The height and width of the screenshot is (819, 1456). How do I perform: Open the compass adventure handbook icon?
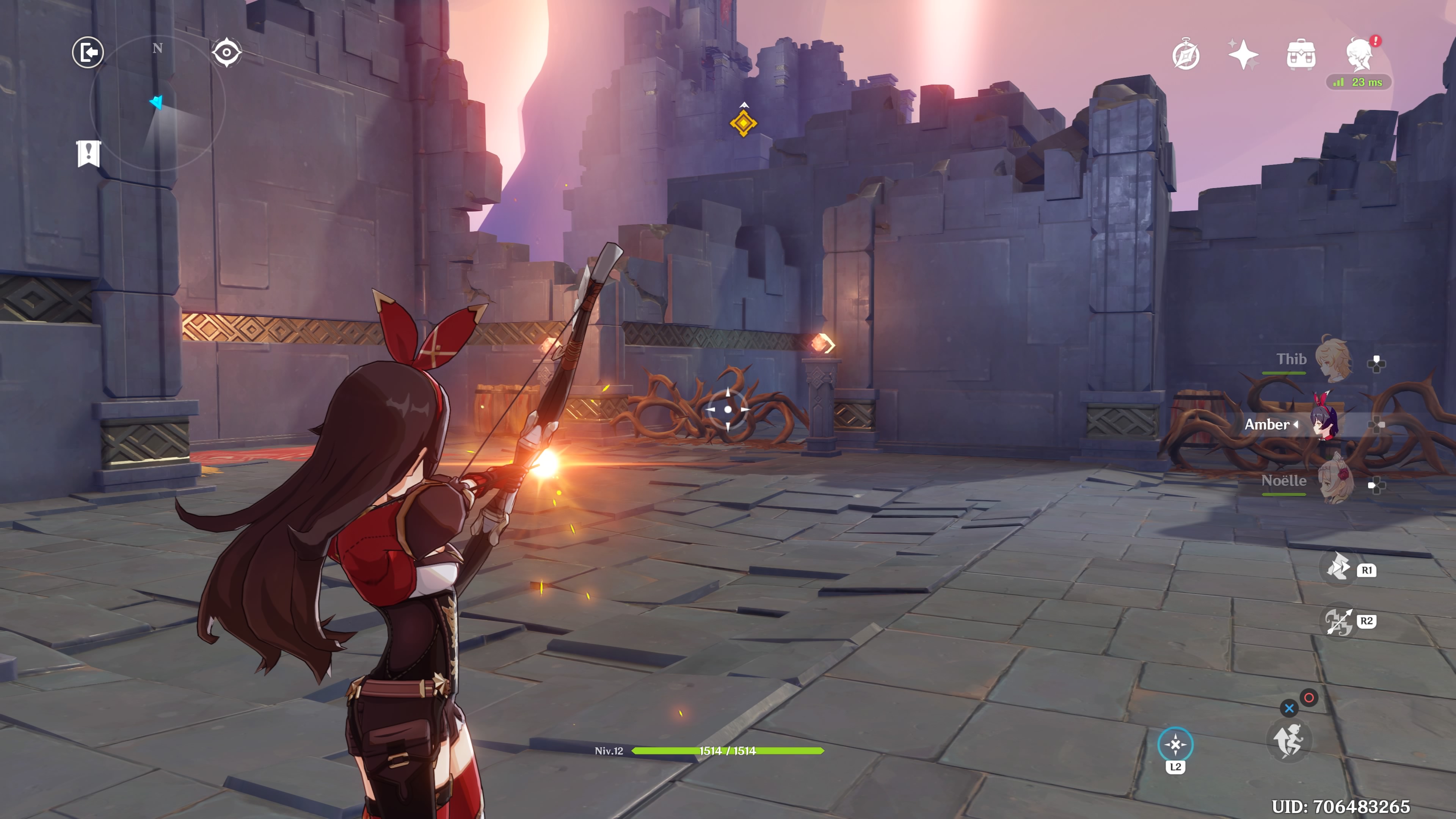pyautogui.click(x=1186, y=55)
